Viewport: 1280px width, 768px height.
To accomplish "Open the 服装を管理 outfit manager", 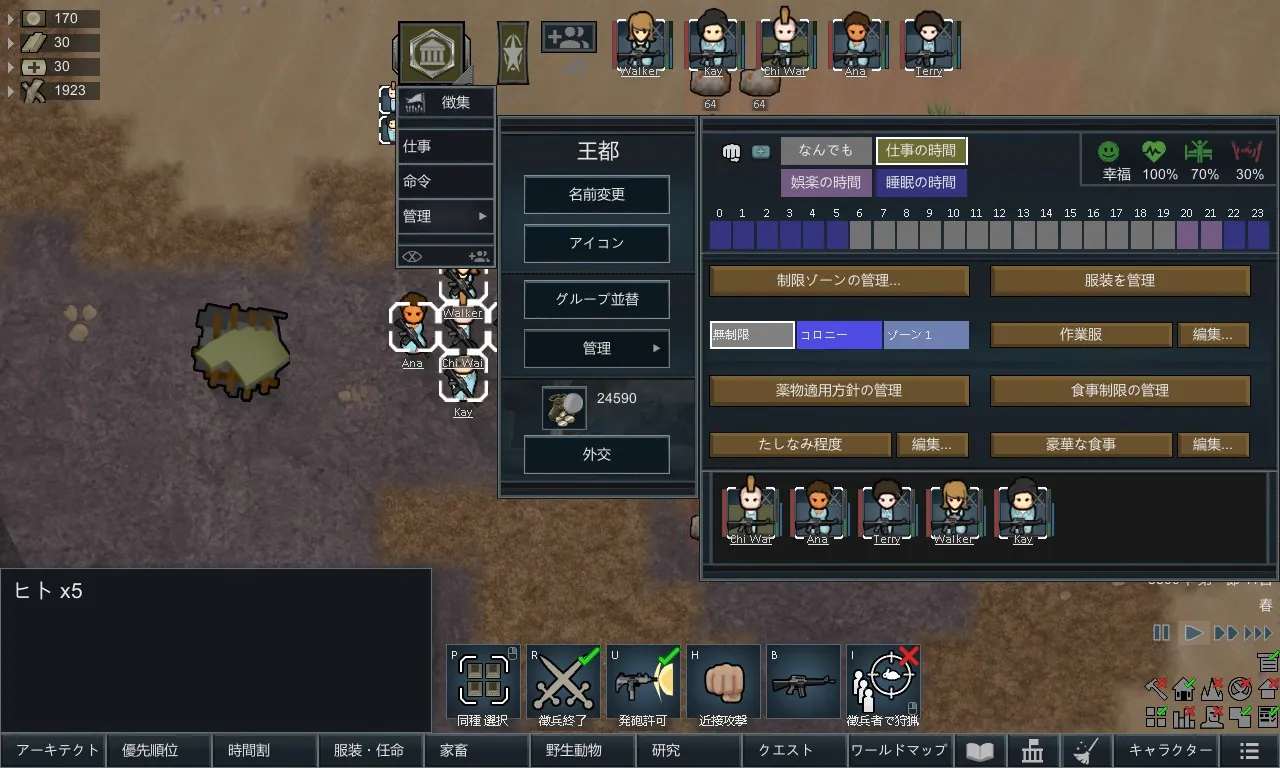I will [x=1120, y=281].
